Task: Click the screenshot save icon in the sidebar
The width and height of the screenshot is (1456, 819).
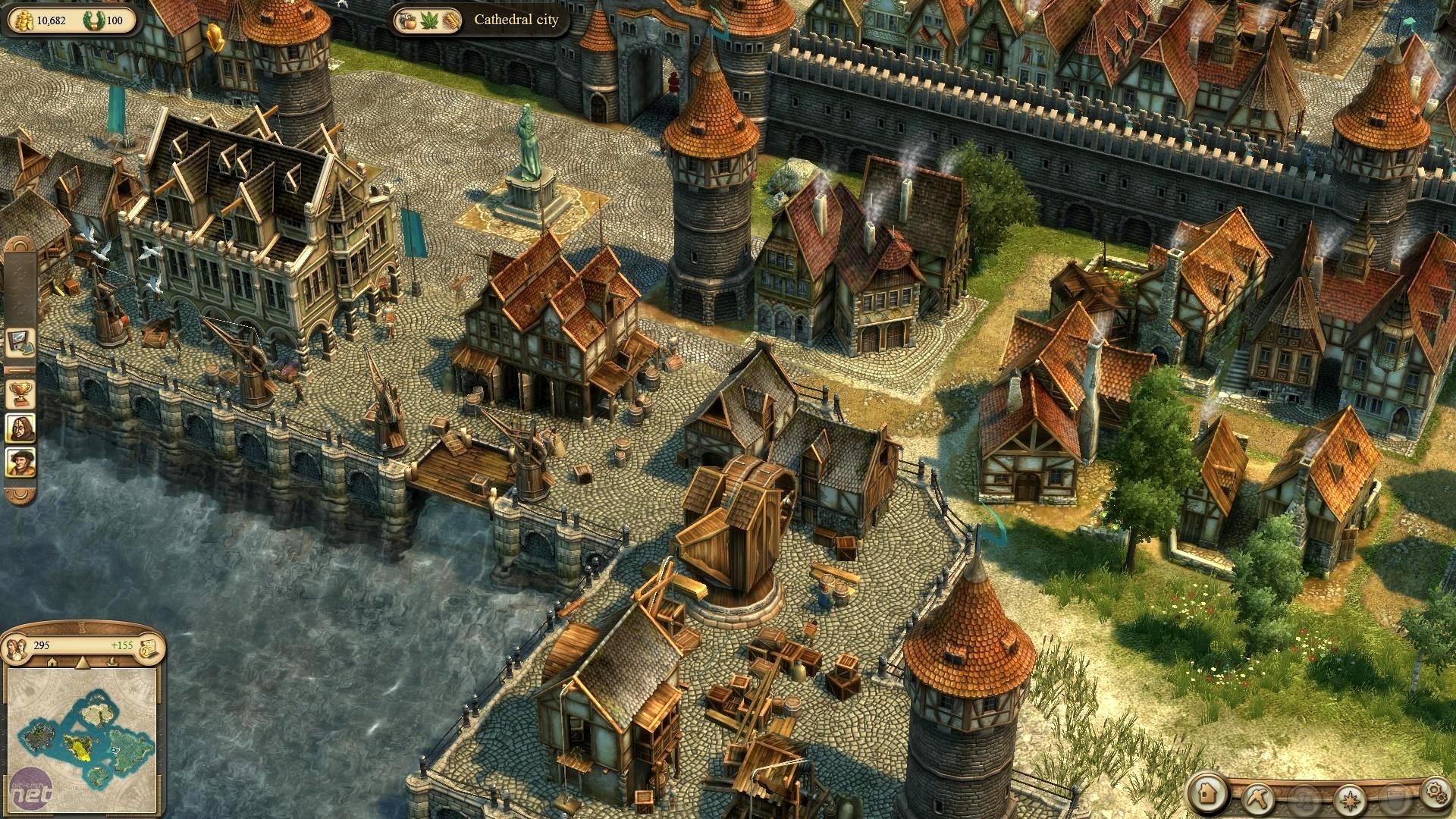Action: pyautogui.click(x=20, y=343)
